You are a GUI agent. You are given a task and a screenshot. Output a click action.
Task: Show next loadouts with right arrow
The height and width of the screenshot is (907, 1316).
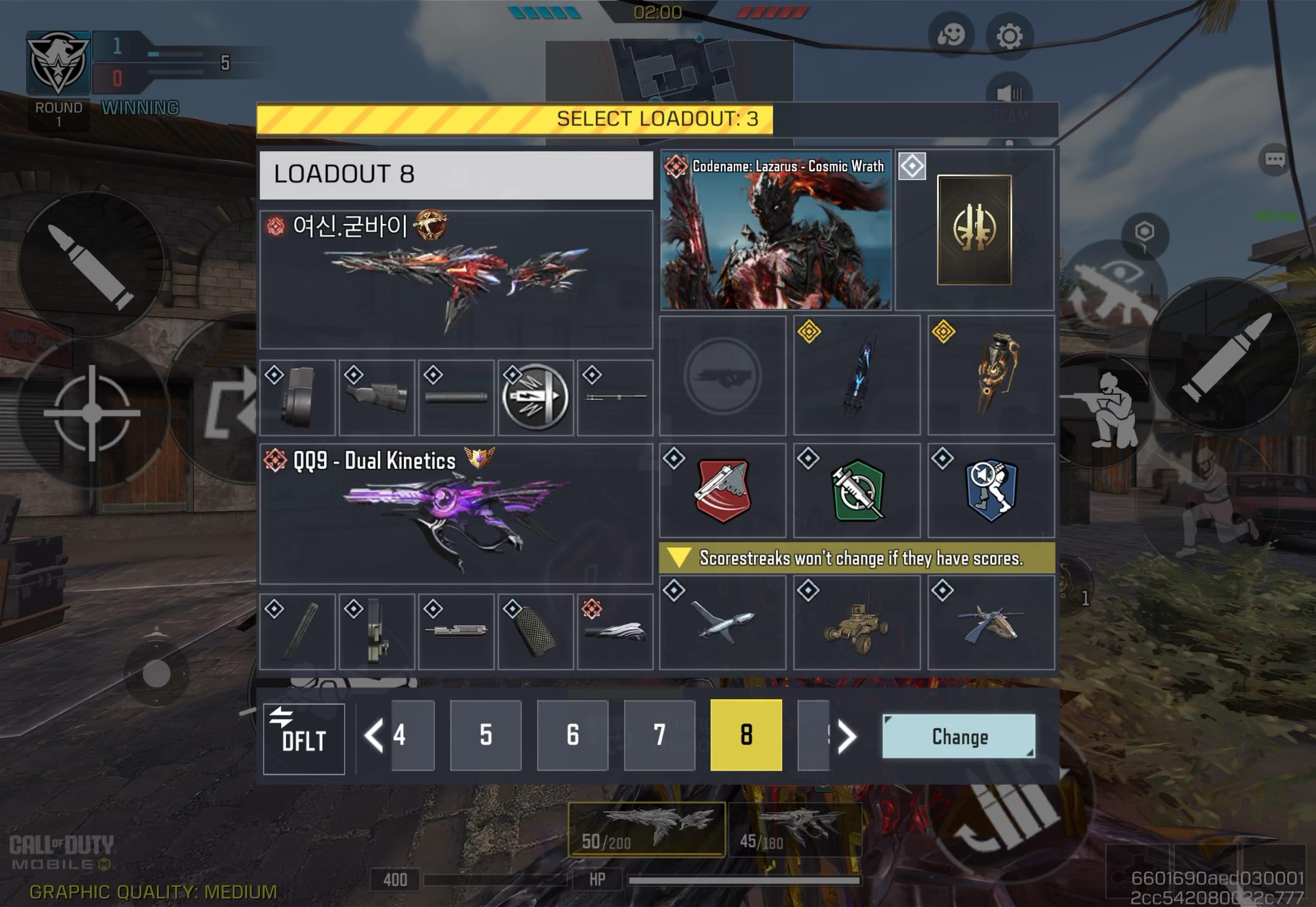click(x=846, y=737)
